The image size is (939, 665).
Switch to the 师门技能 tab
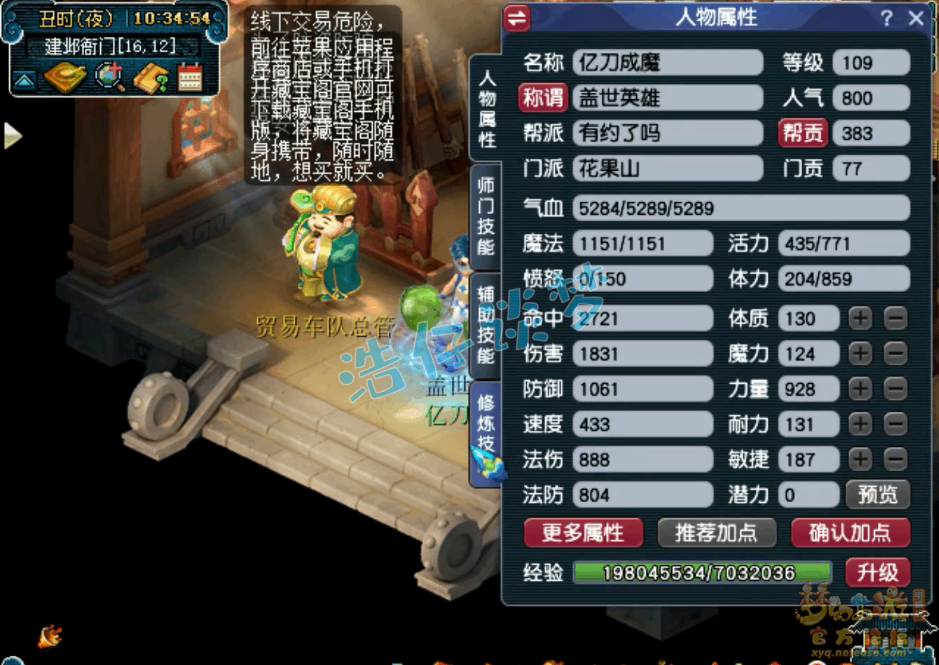point(487,217)
